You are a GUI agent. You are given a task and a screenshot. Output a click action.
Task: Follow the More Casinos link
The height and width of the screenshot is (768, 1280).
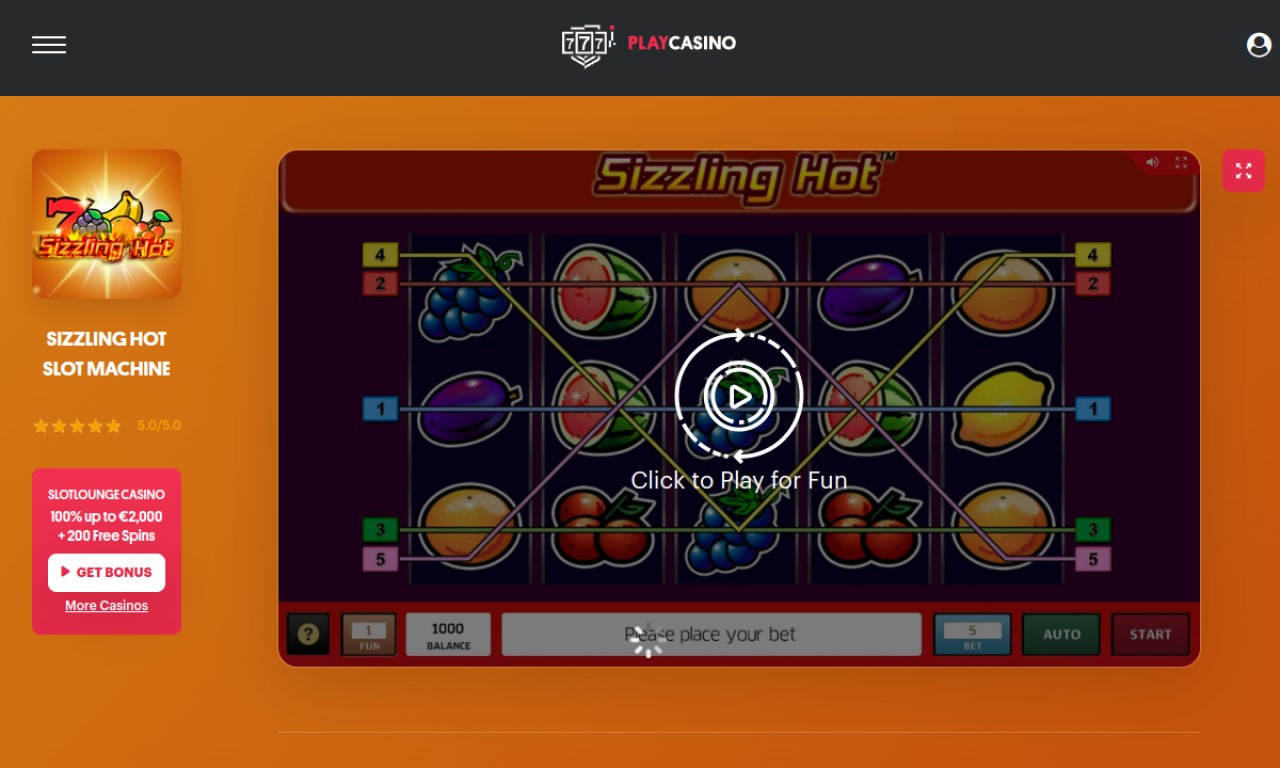pyautogui.click(x=107, y=605)
